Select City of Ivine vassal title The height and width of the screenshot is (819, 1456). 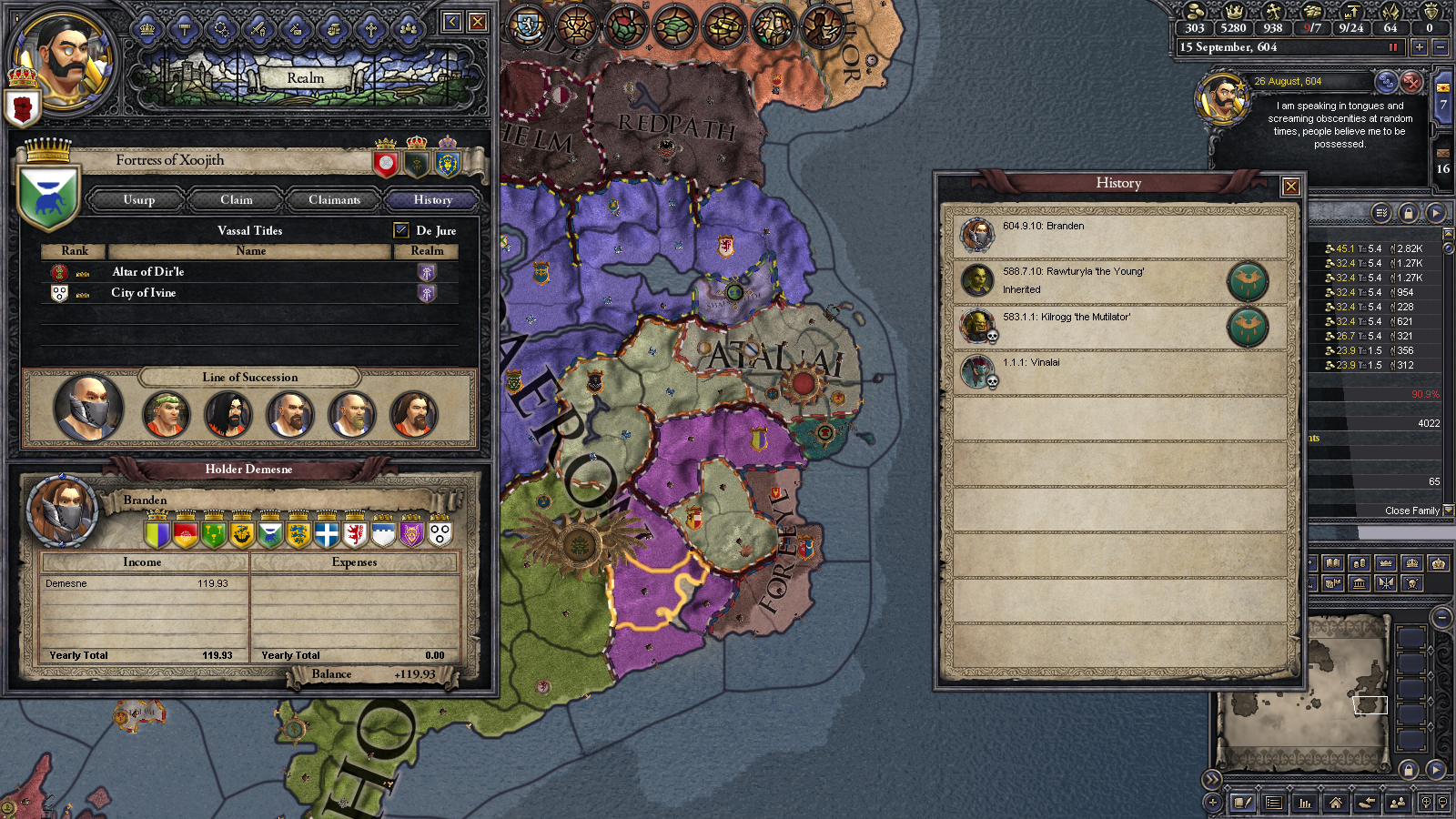[x=144, y=293]
